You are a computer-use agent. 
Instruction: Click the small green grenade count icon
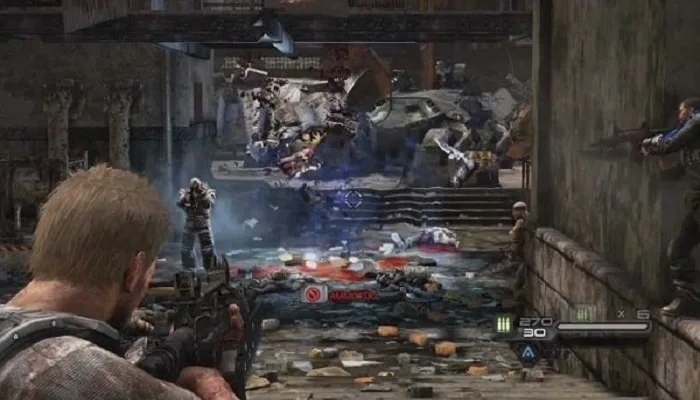pos(583,313)
